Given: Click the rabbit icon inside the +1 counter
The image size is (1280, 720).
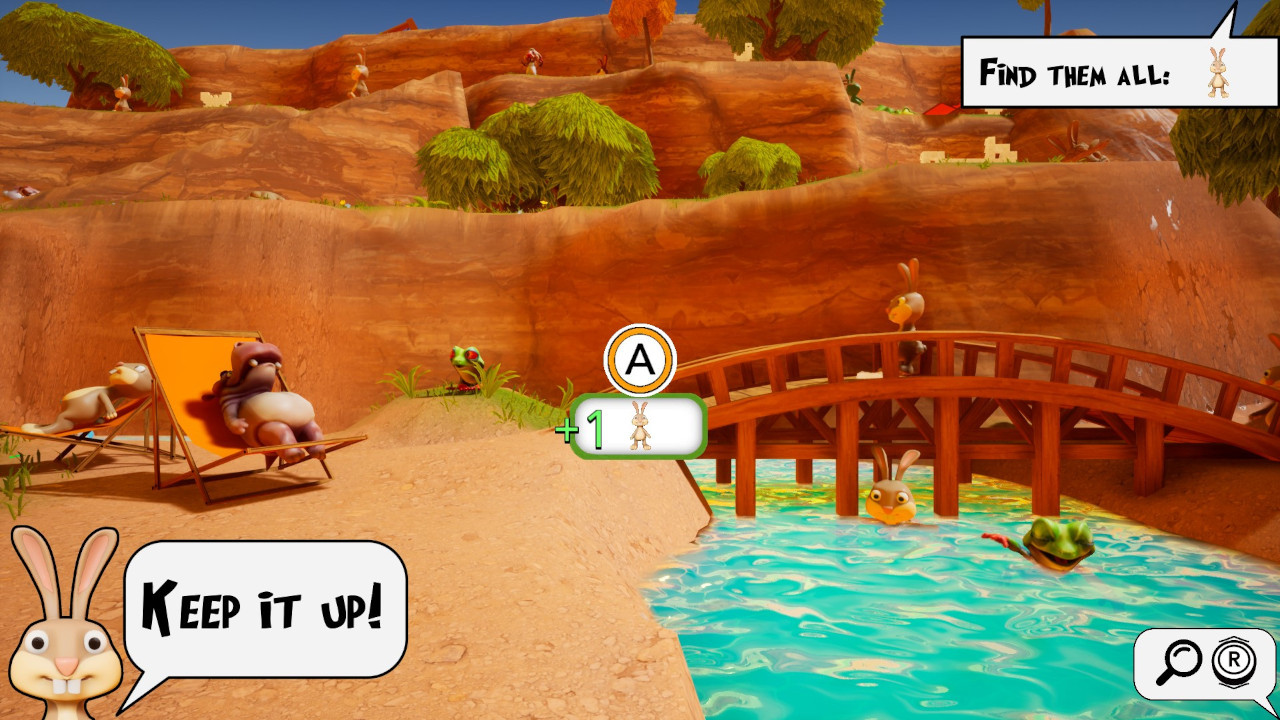Looking at the screenshot, I should (638, 425).
